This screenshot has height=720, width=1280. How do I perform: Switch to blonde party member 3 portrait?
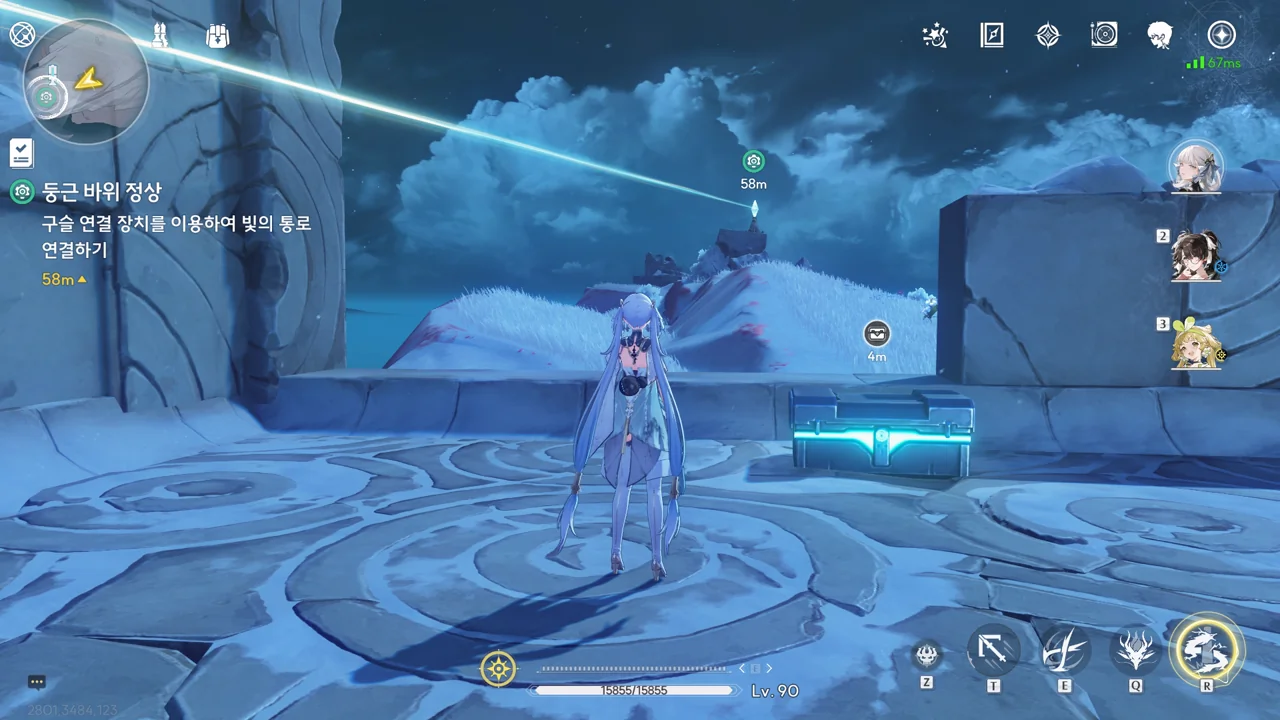[1197, 343]
